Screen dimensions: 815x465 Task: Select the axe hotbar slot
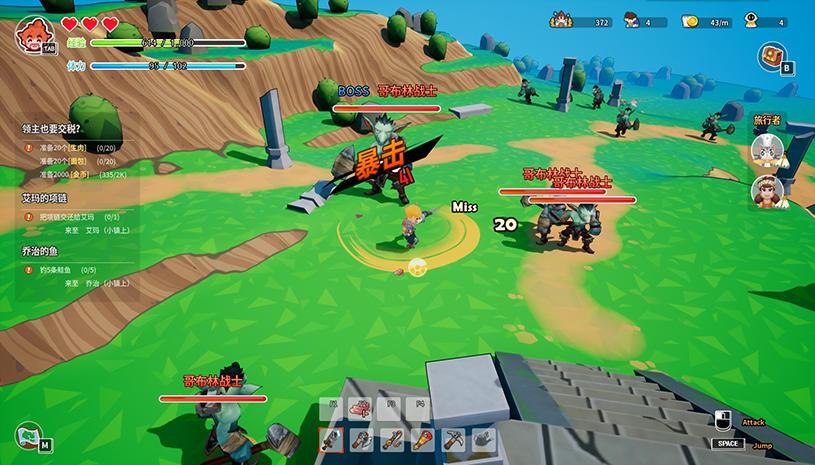pyautogui.click(x=362, y=439)
